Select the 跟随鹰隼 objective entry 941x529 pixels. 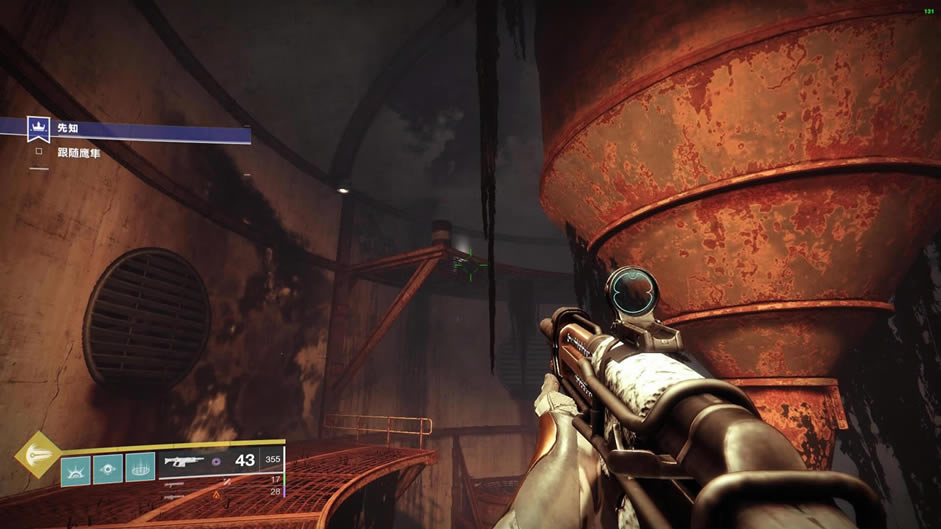[79, 153]
